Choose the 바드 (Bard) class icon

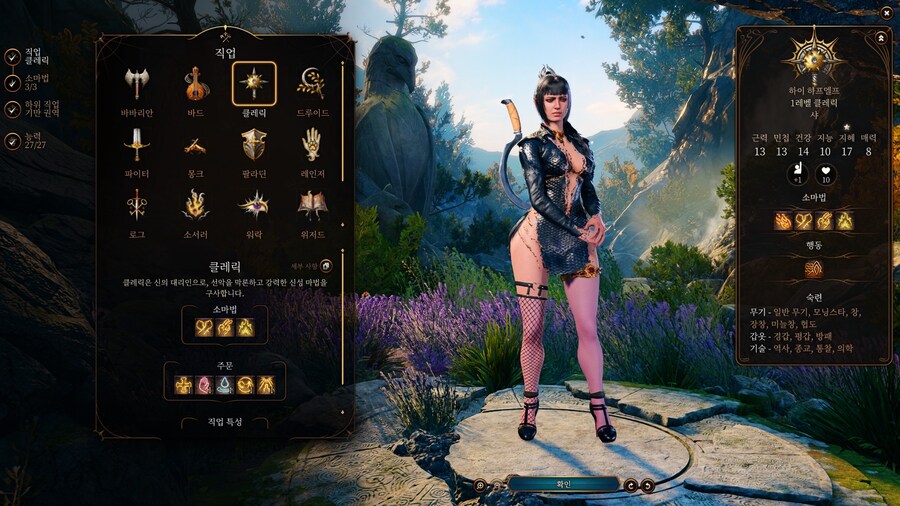(196, 84)
